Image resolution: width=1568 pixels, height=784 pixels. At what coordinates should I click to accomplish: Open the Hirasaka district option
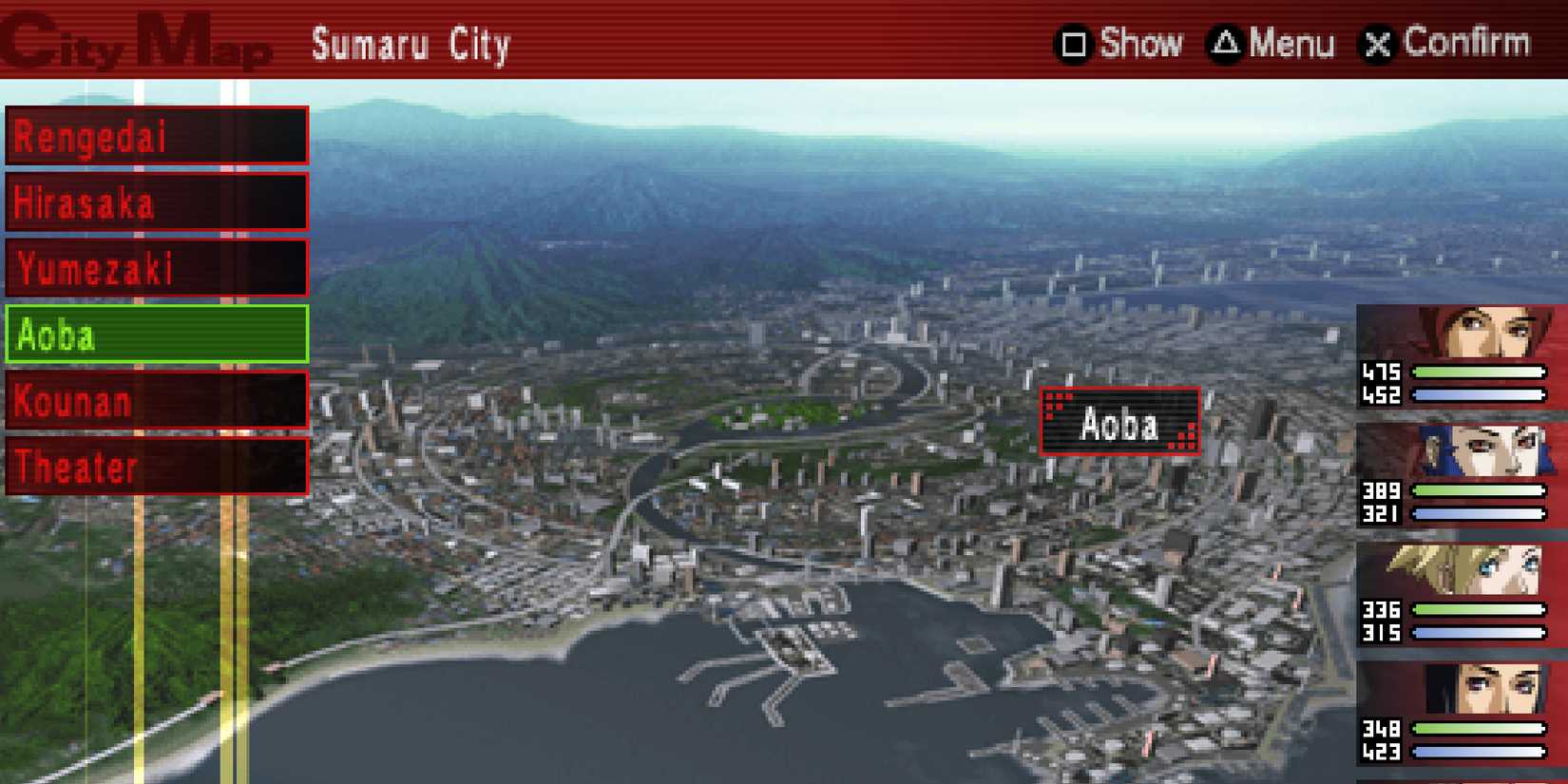coord(157,201)
